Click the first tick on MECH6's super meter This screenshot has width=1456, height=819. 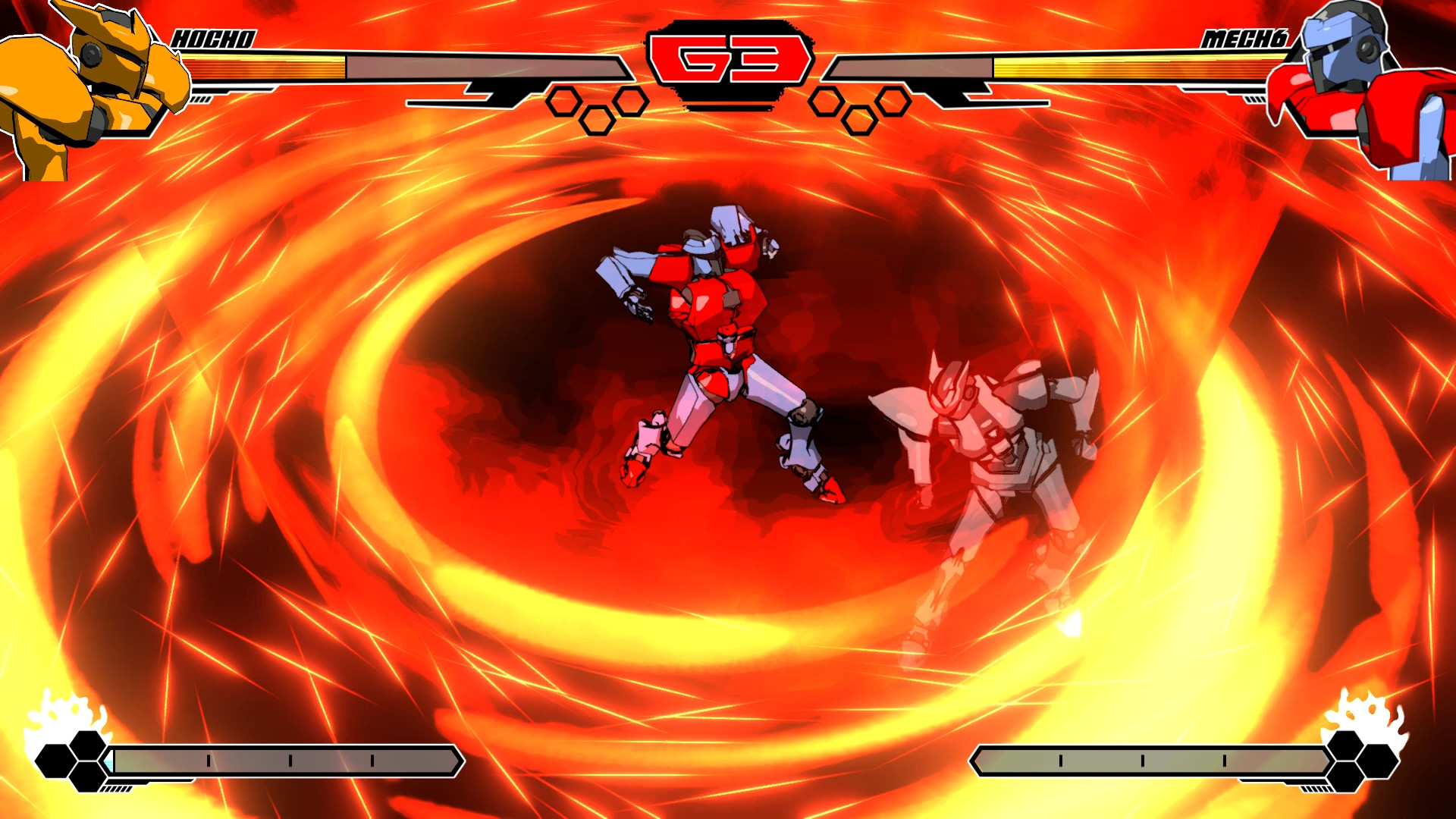click(1060, 760)
